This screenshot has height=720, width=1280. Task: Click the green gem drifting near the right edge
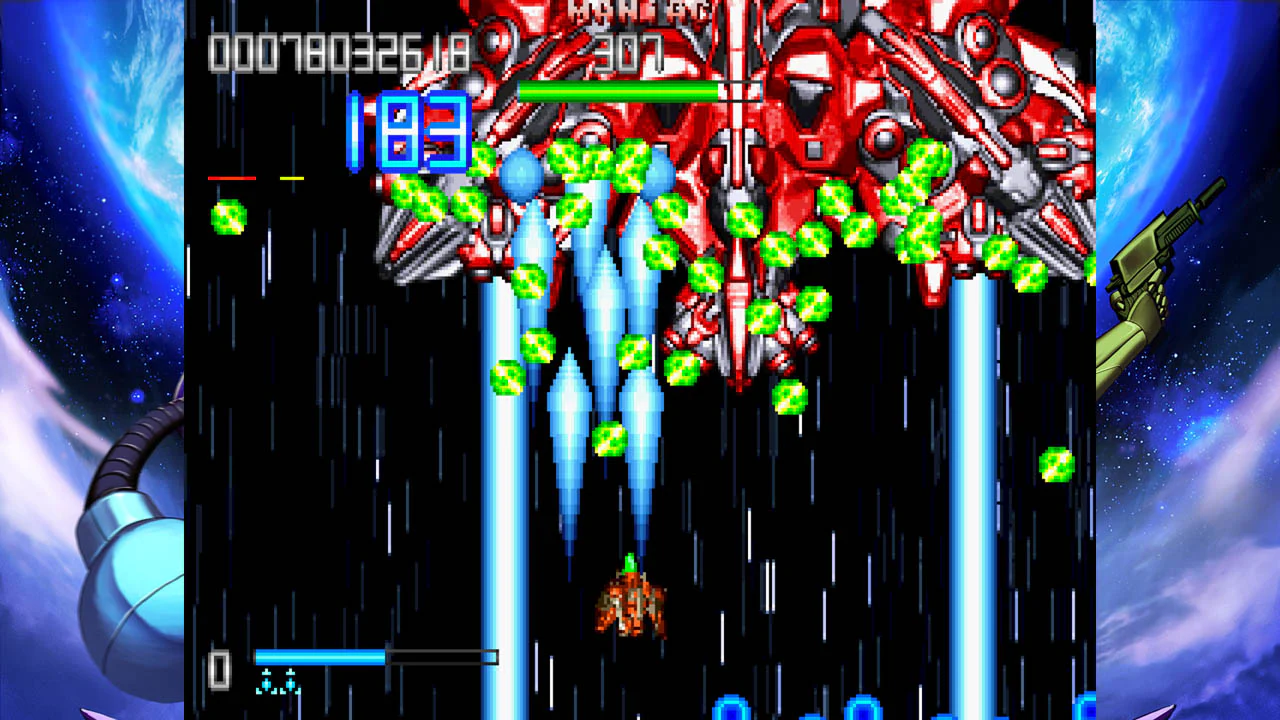pos(1057,465)
